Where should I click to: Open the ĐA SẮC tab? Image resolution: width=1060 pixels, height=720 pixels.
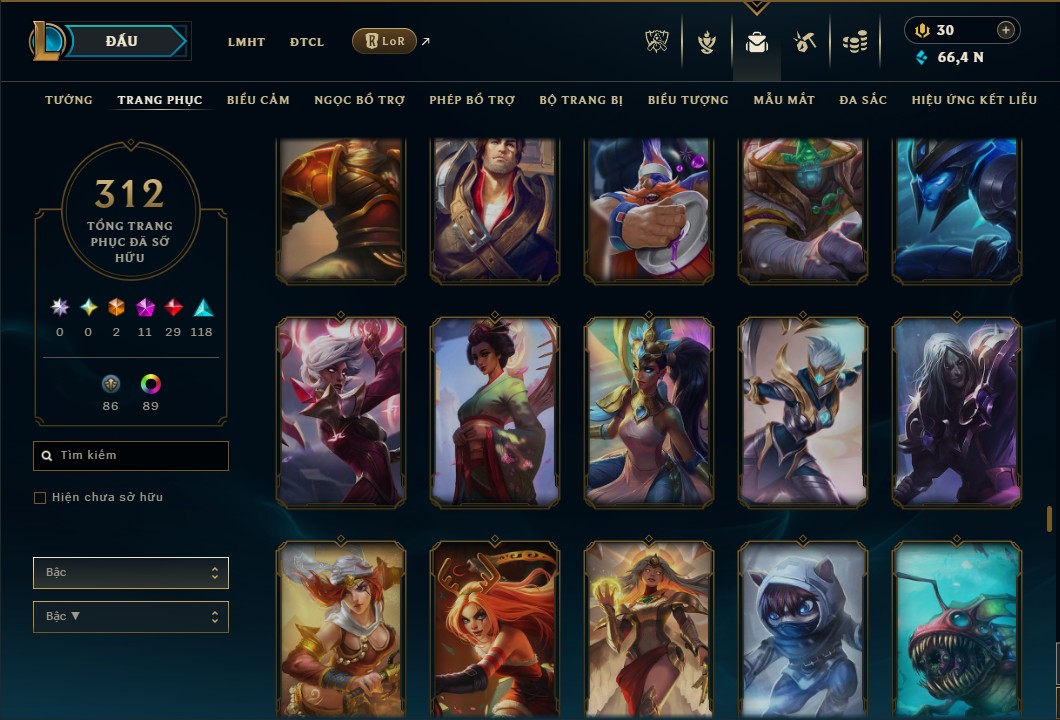tap(863, 100)
